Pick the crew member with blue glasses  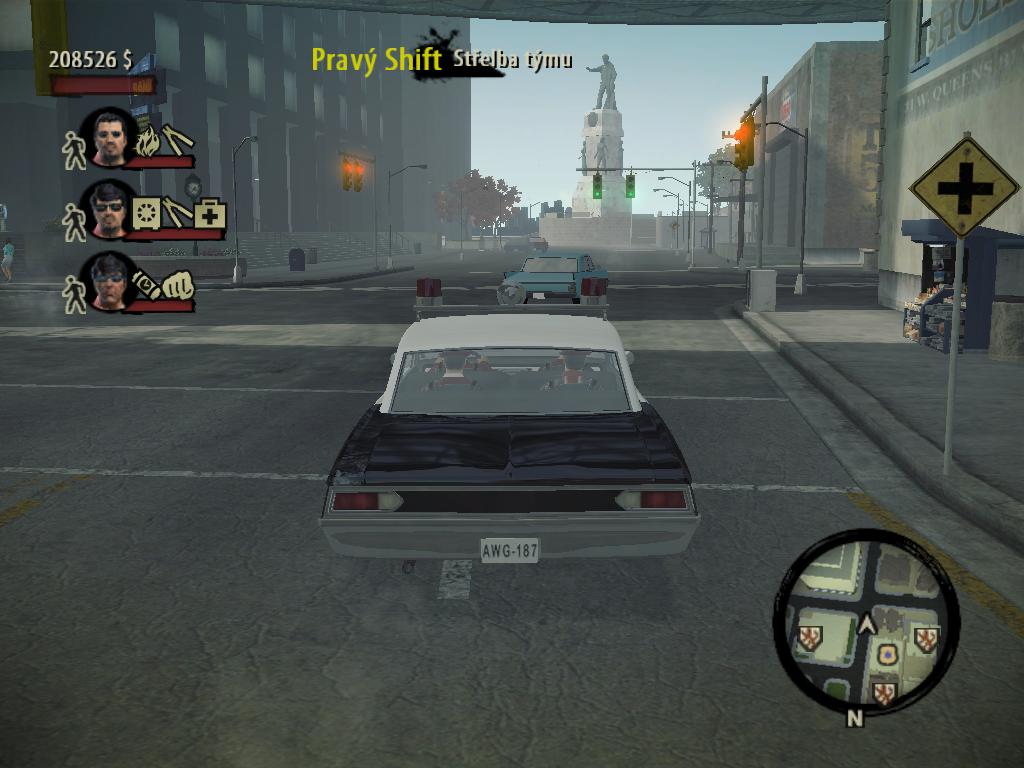pos(109,281)
